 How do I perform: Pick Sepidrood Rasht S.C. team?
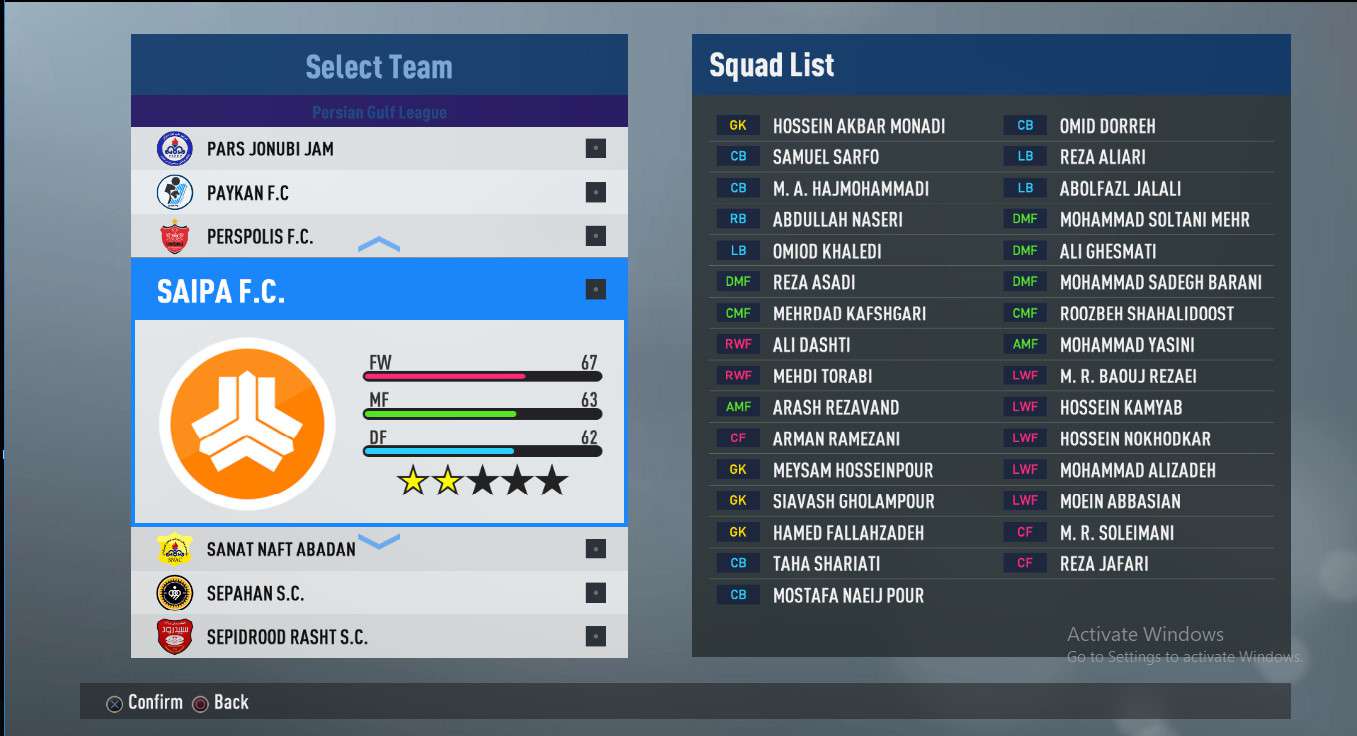[x=287, y=637]
